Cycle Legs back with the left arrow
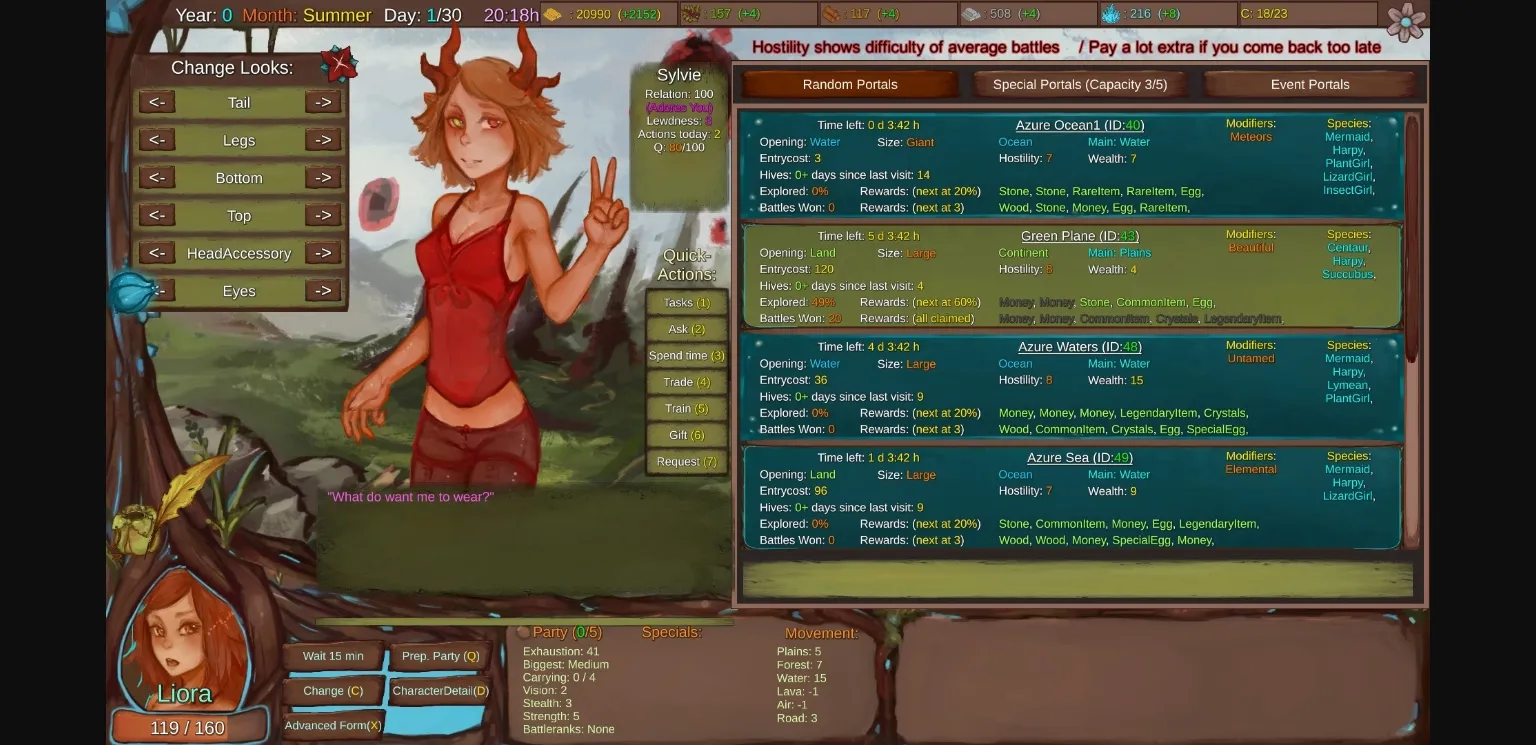This screenshot has height=745, width=1536. (156, 139)
